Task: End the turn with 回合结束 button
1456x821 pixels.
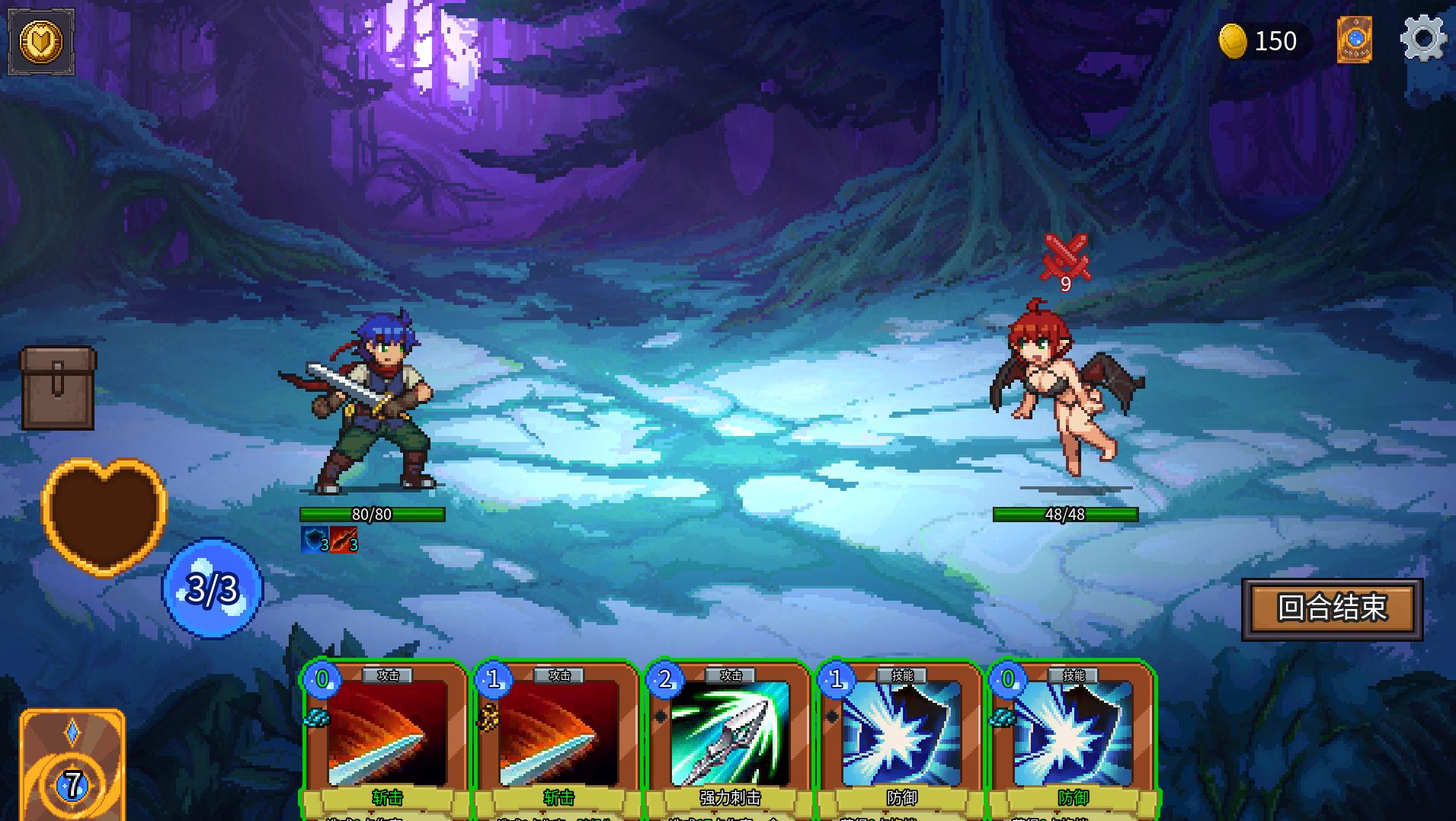Action: point(1332,608)
